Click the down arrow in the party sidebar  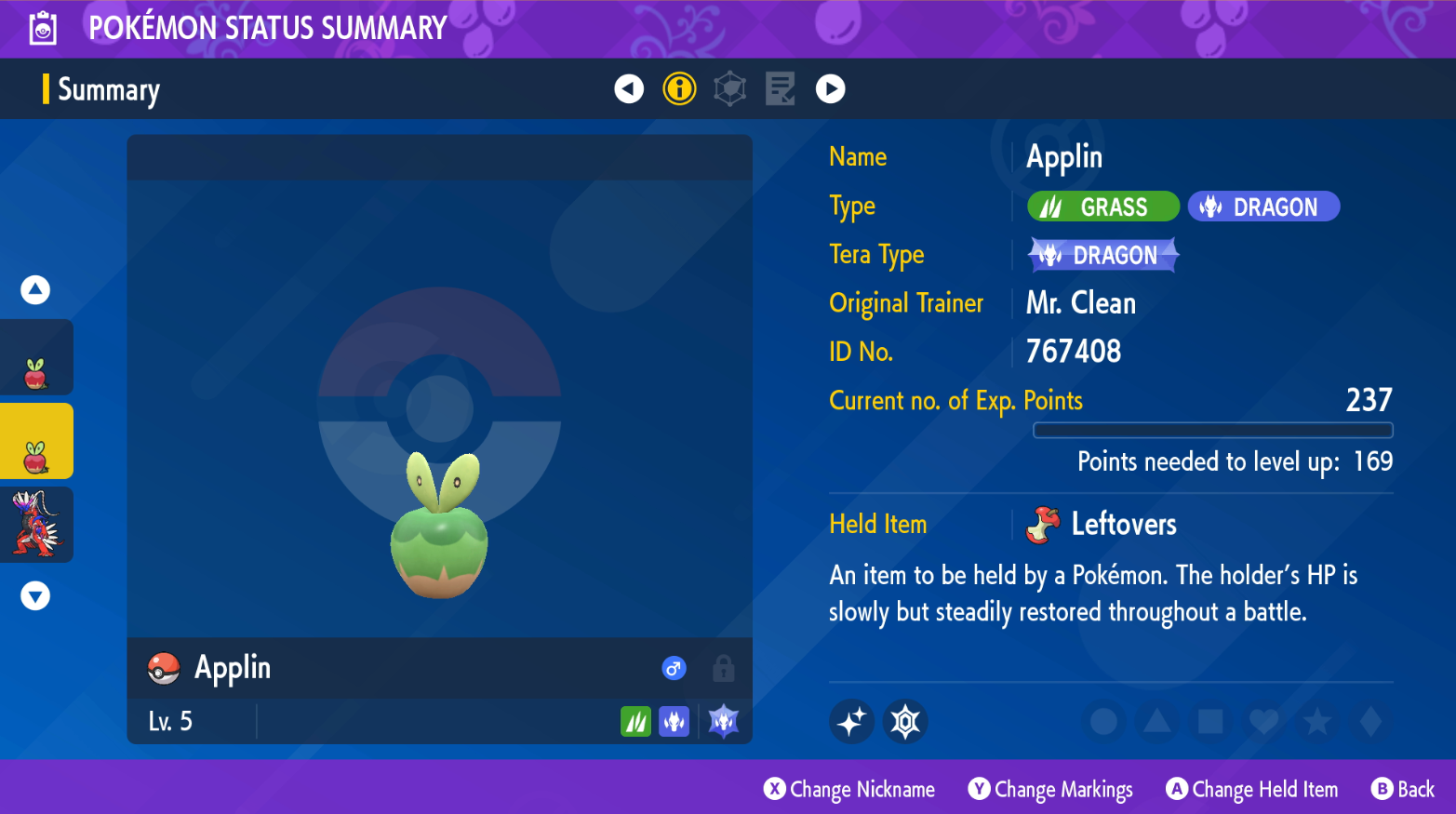(x=35, y=595)
